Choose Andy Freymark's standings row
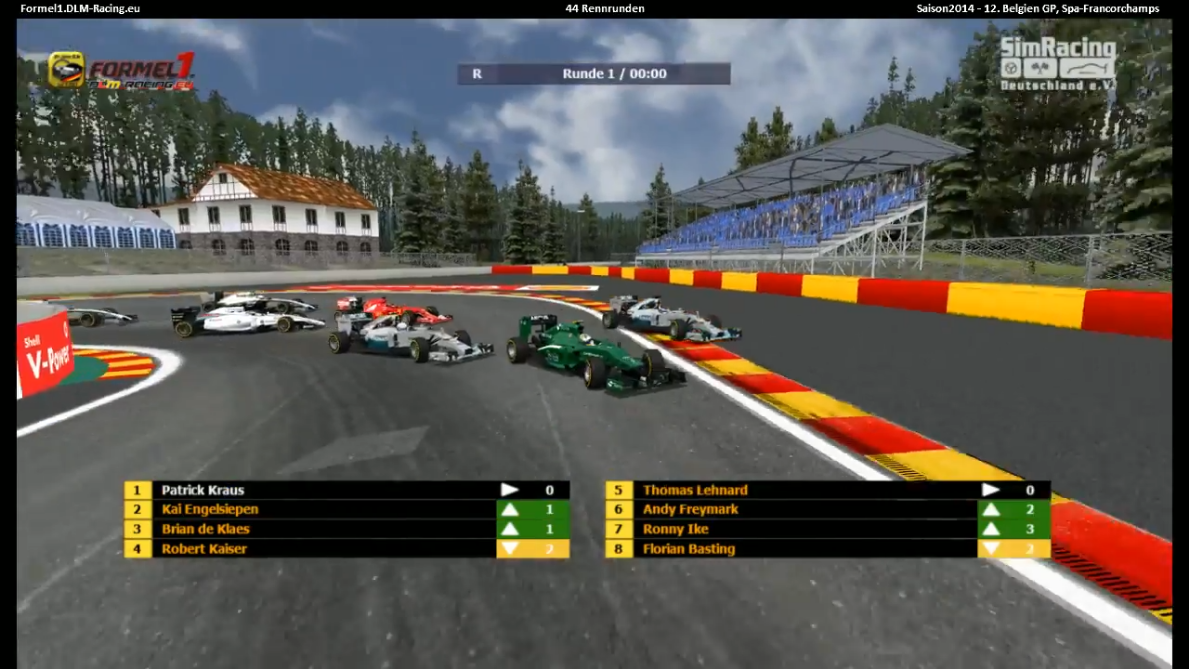 [x=688, y=510]
